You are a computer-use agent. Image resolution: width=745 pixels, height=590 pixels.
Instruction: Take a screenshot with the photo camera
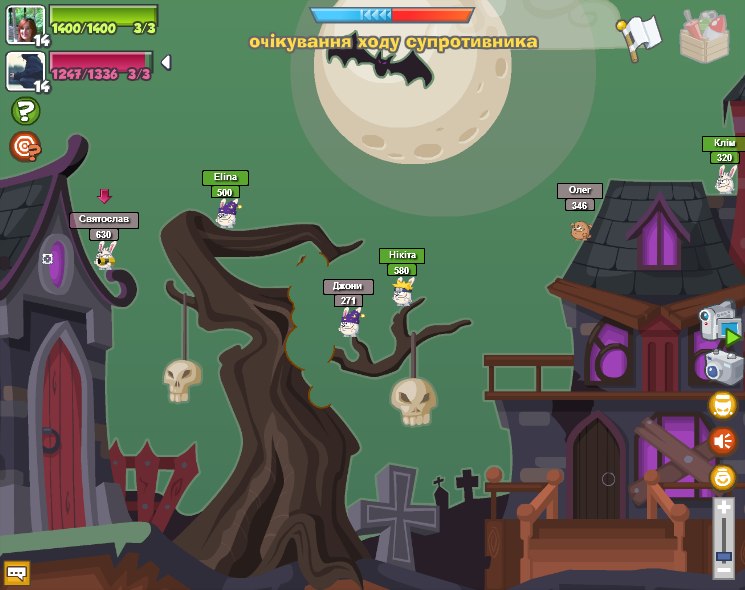tap(722, 367)
